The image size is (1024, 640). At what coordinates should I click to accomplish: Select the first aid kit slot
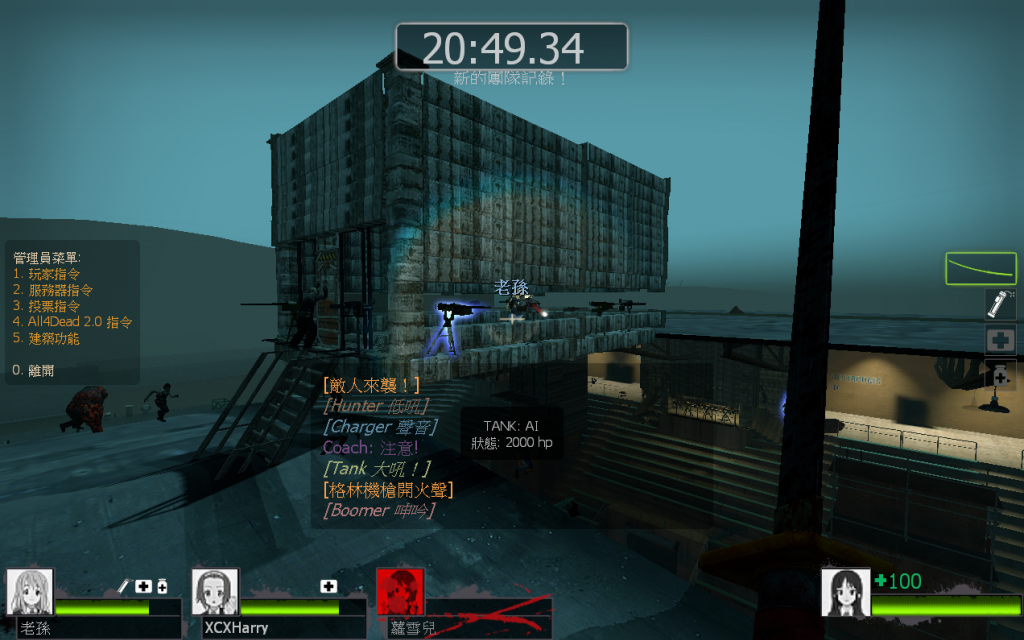coord(1000,339)
